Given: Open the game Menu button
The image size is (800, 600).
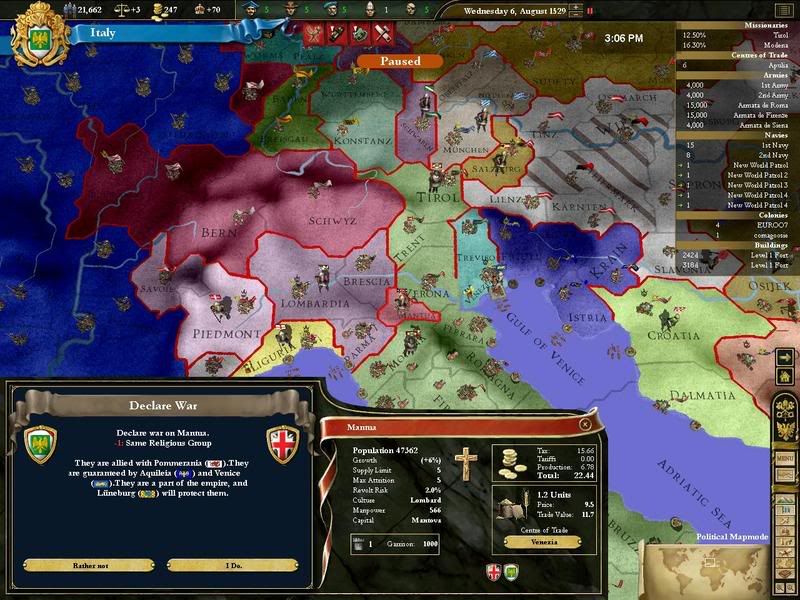Looking at the screenshot, I should 786,458.
